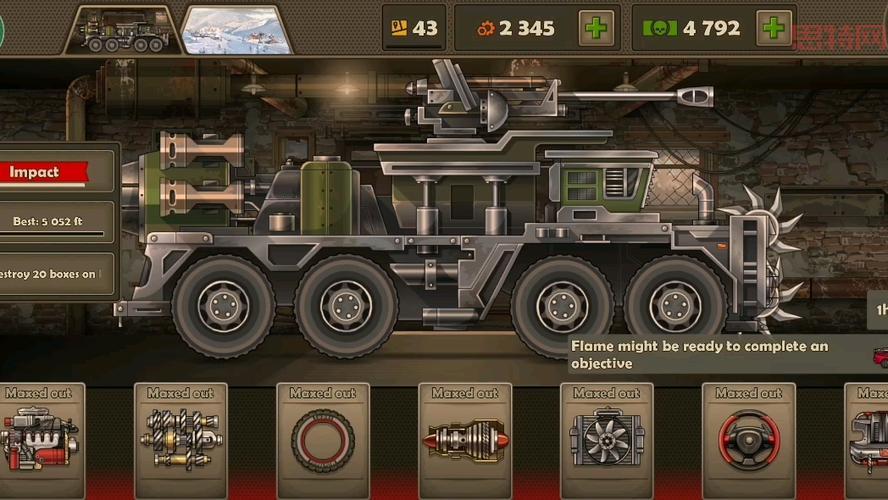The height and width of the screenshot is (500, 888).
Task: Select the steering wheel upgrade card
Action: 748,440
